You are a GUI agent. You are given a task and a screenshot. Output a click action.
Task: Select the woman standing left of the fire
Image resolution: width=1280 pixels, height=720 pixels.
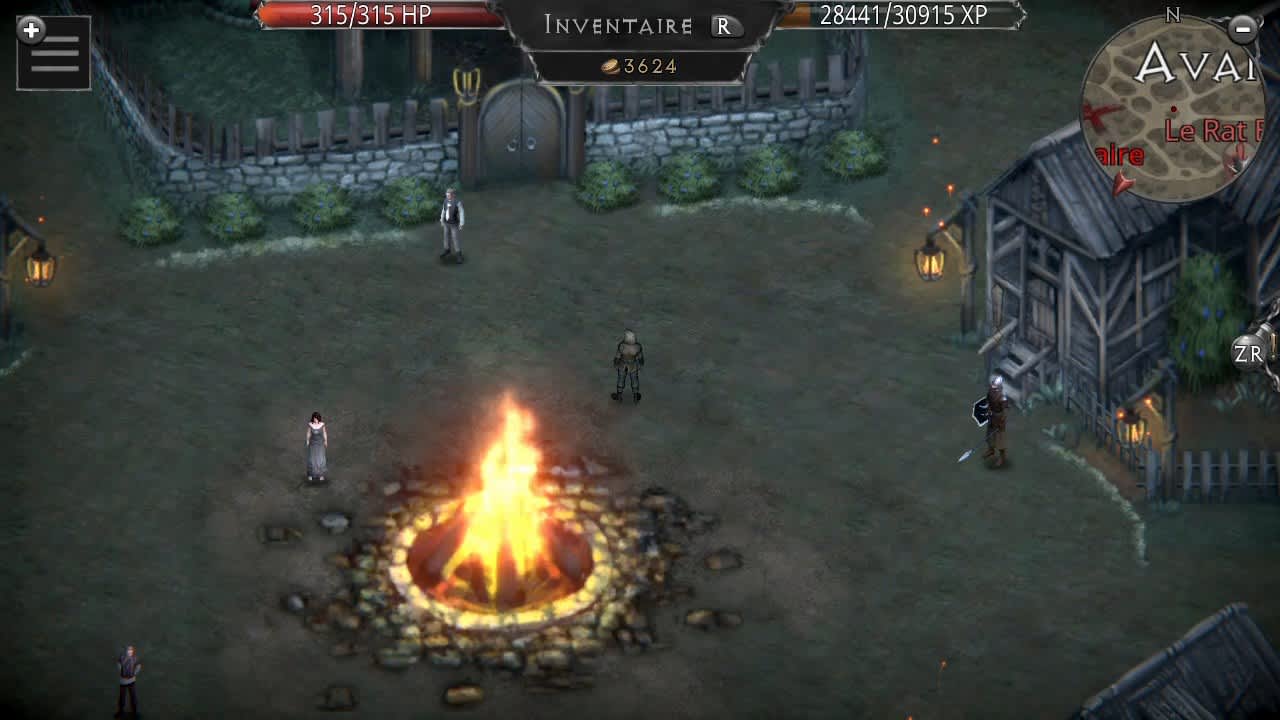click(315, 445)
